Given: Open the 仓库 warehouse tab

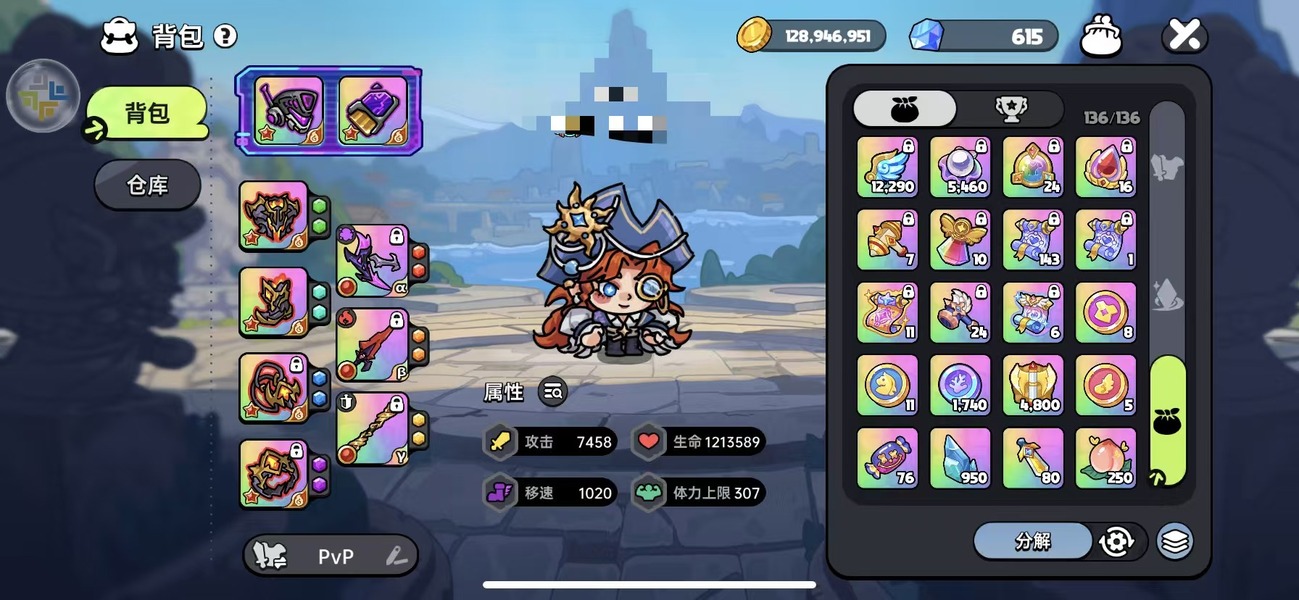Looking at the screenshot, I should coord(147,185).
